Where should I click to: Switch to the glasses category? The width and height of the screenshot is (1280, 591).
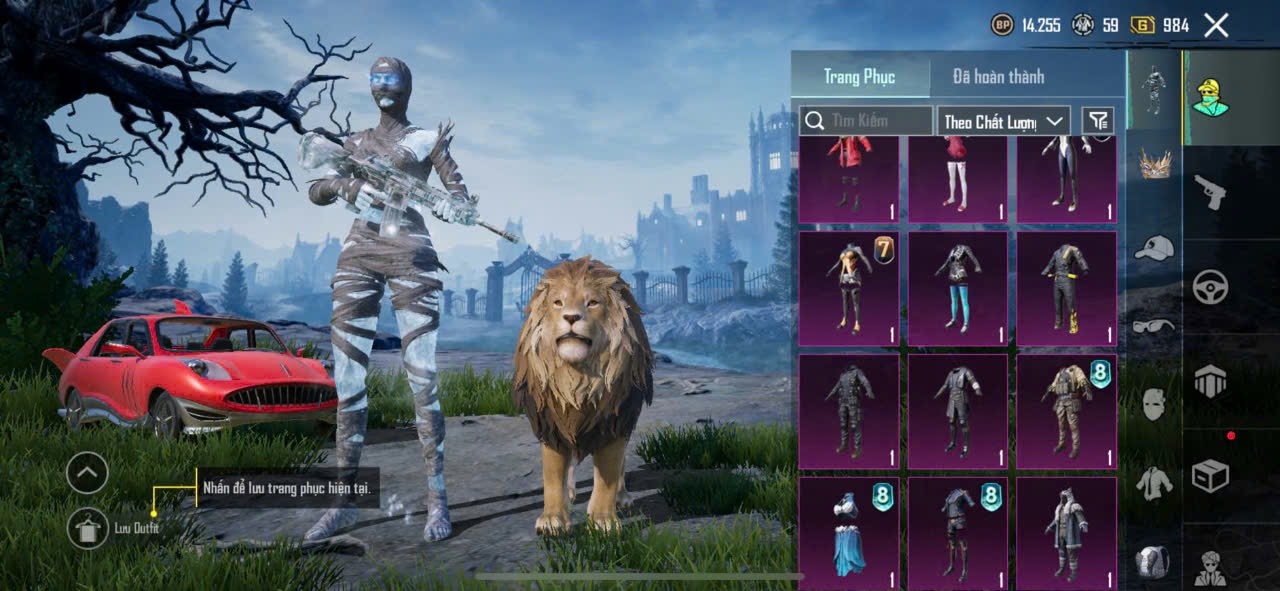tap(1154, 326)
